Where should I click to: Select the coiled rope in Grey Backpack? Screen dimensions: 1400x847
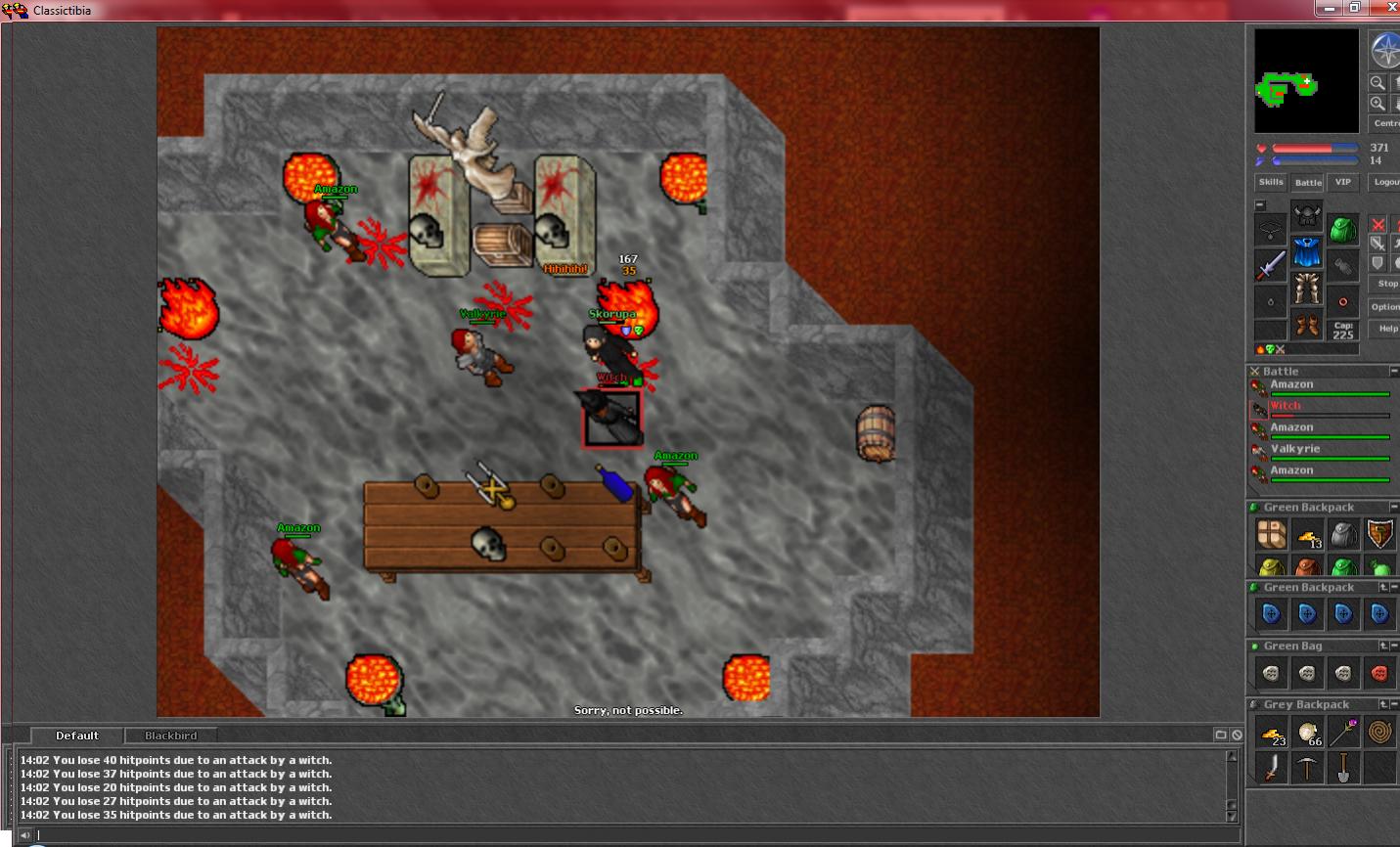click(x=1379, y=732)
